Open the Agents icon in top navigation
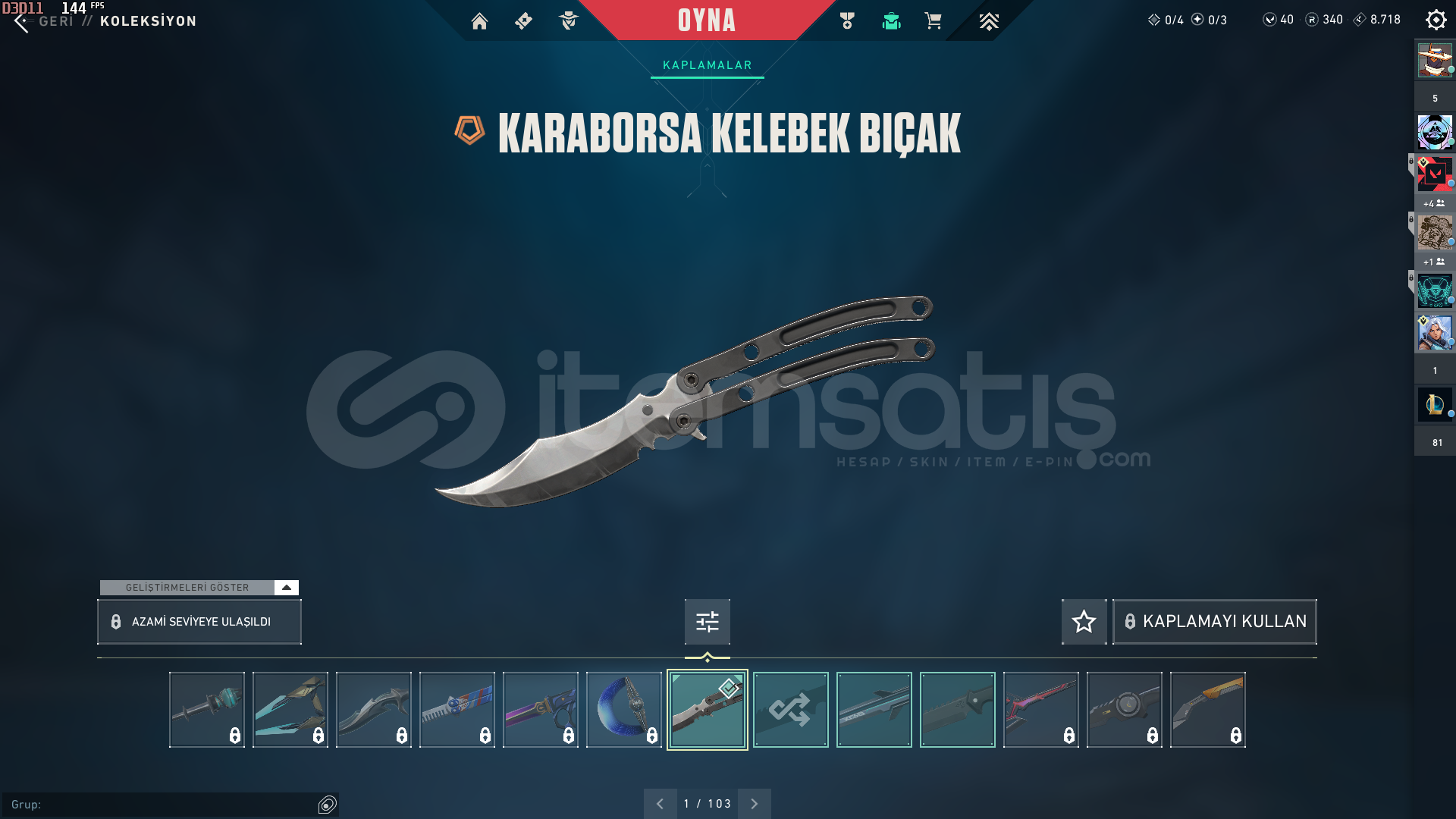Image resolution: width=1456 pixels, height=819 pixels. coord(569,21)
